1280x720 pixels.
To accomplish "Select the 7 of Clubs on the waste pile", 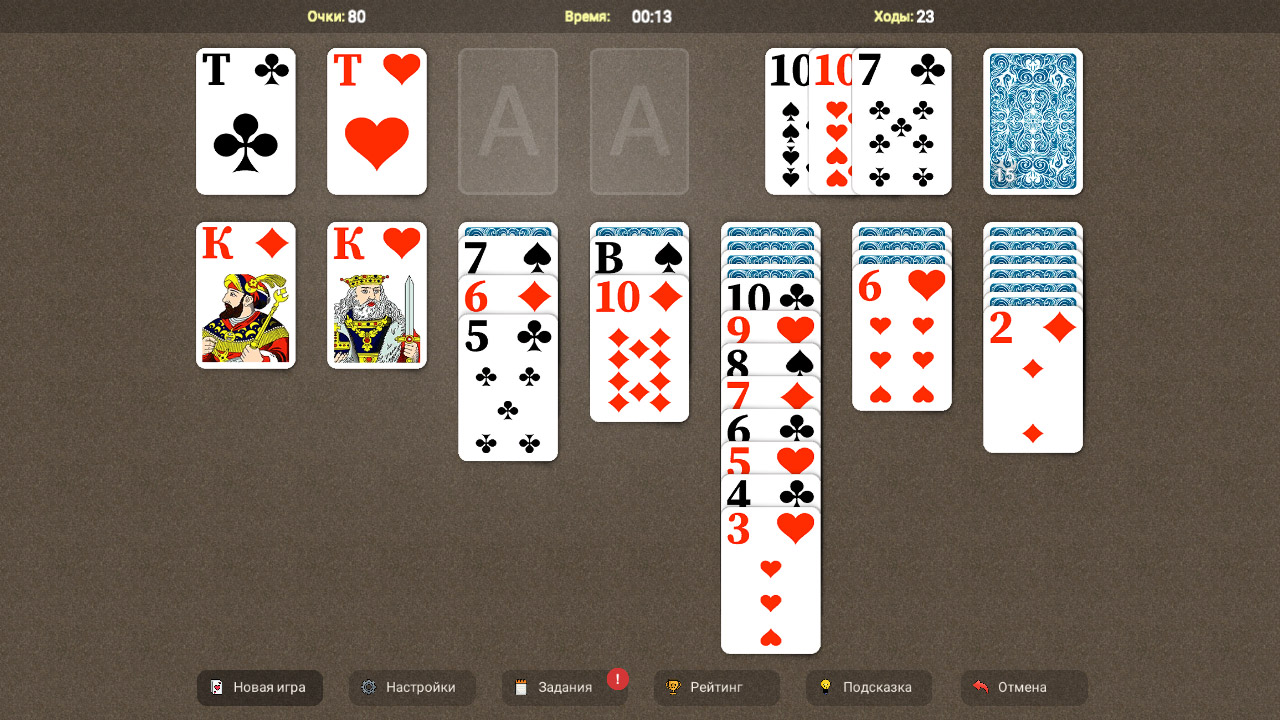I will click(x=905, y=120).
